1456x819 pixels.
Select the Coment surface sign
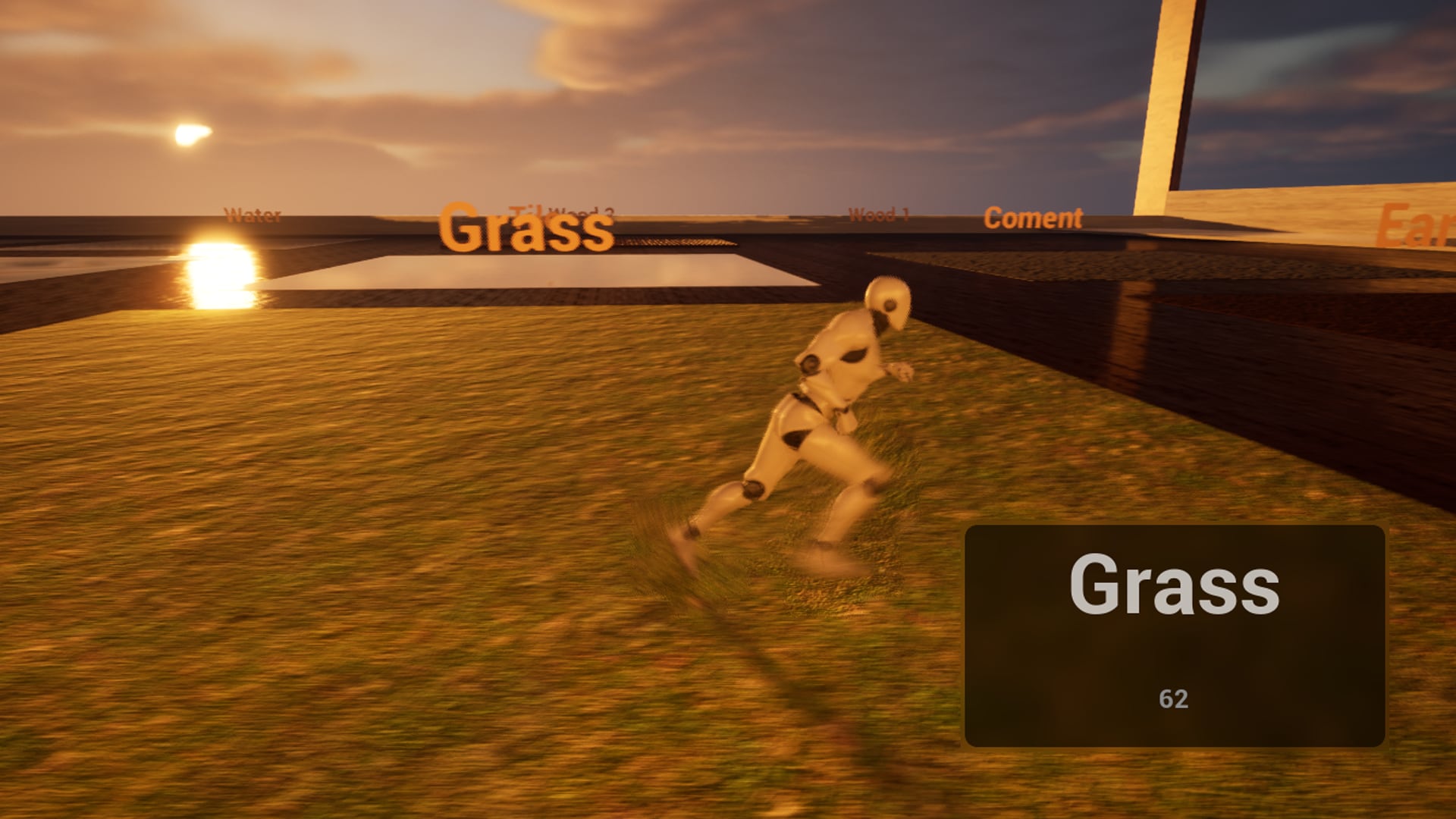(1031, 220)
